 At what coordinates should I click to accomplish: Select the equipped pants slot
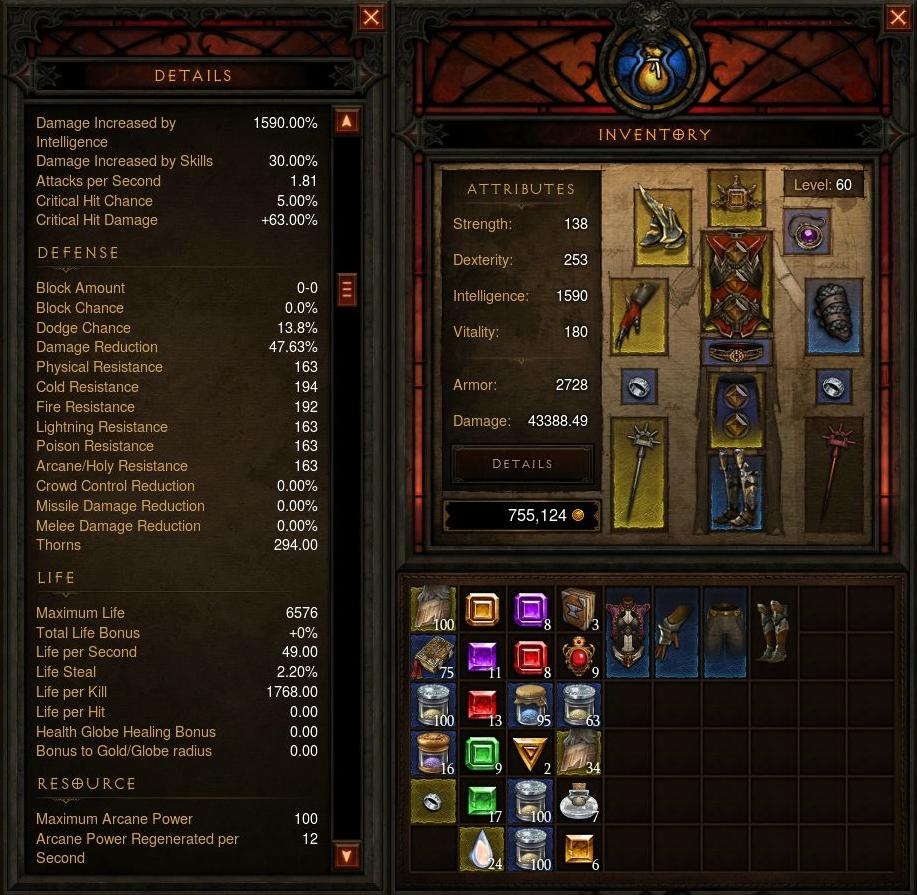(x=736, y=409)
